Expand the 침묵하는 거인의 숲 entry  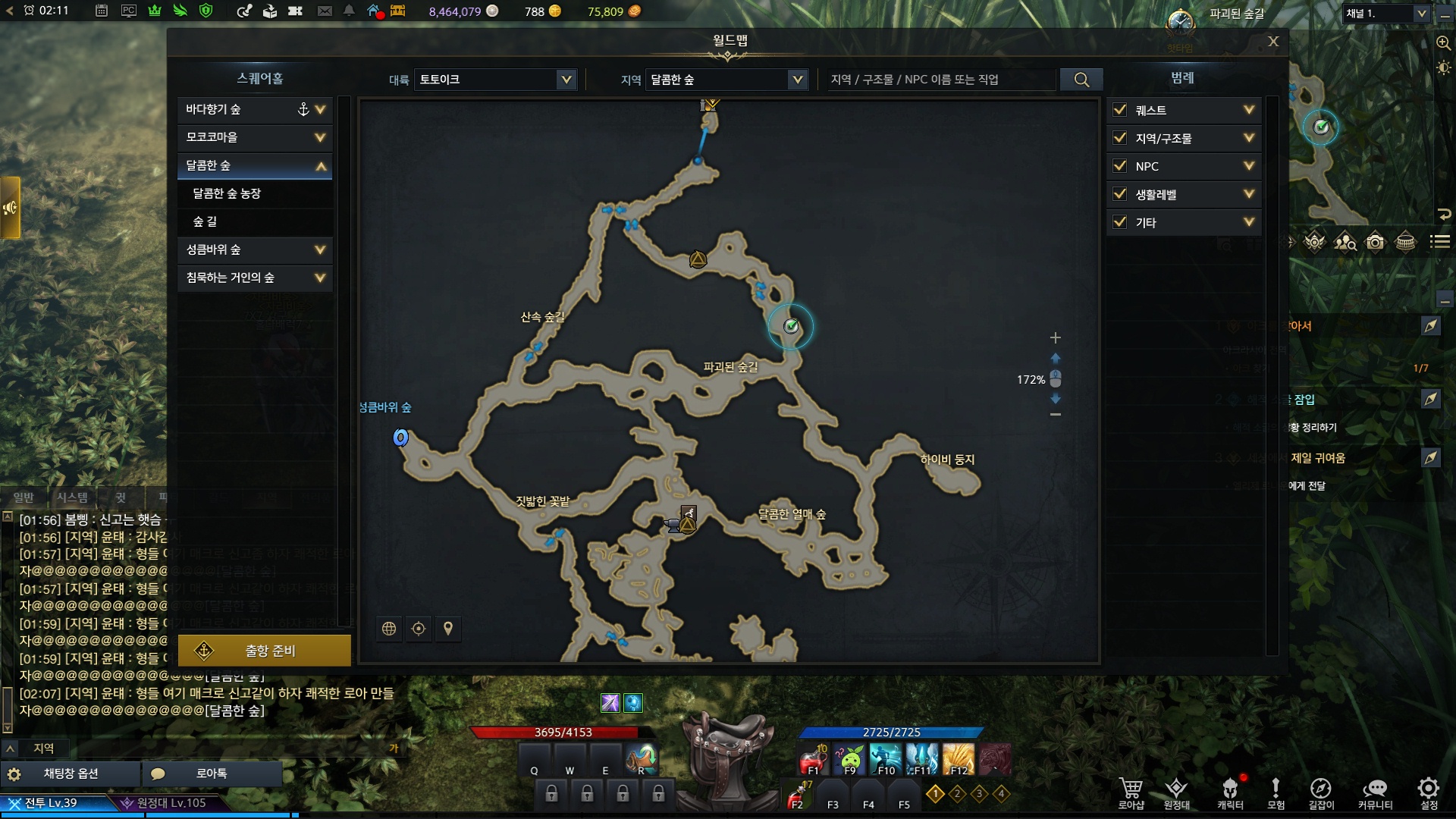click(320, 278)
